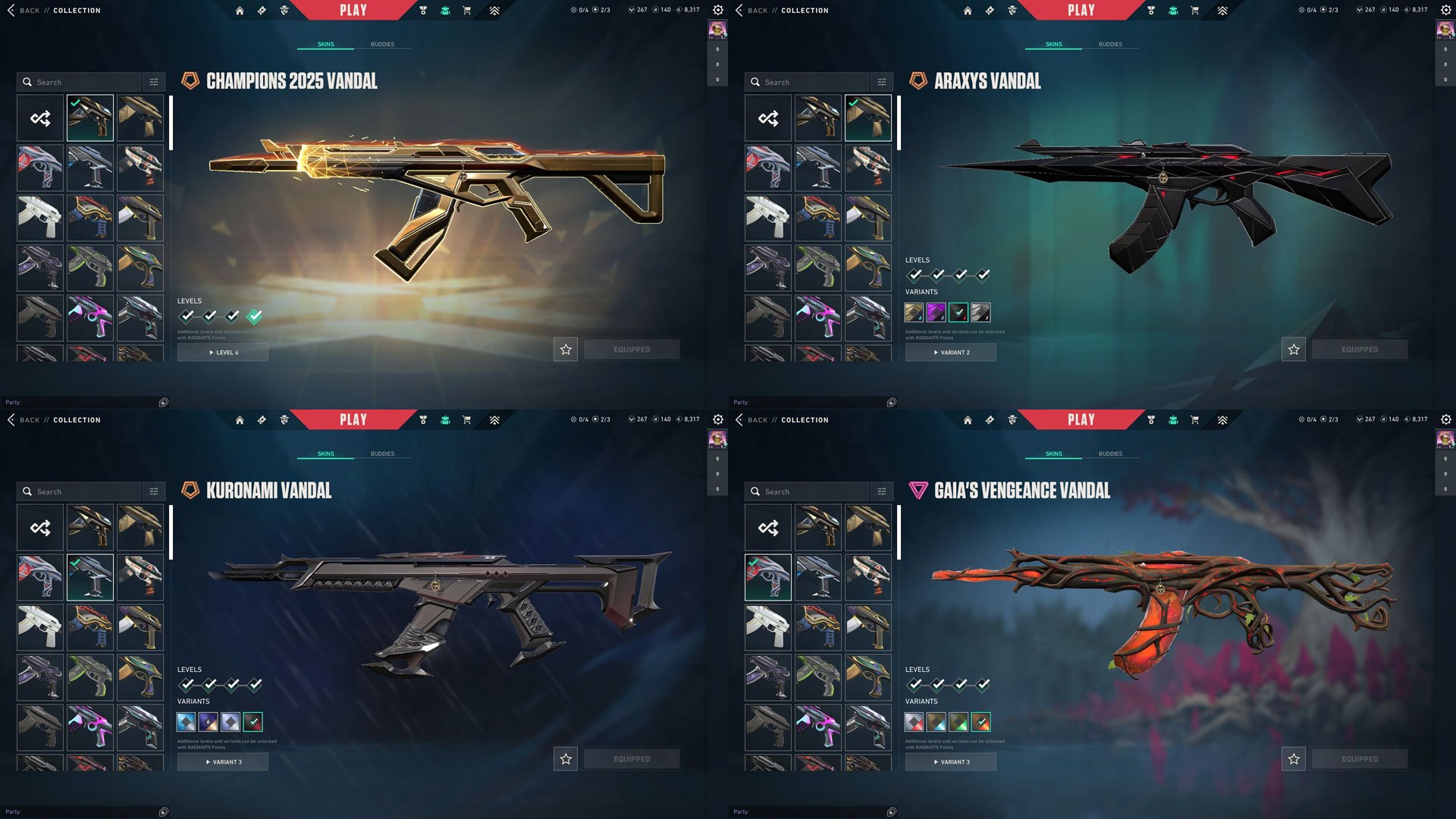
Task: Select the random skin shuffle tile
Action: tap(39, 118)
